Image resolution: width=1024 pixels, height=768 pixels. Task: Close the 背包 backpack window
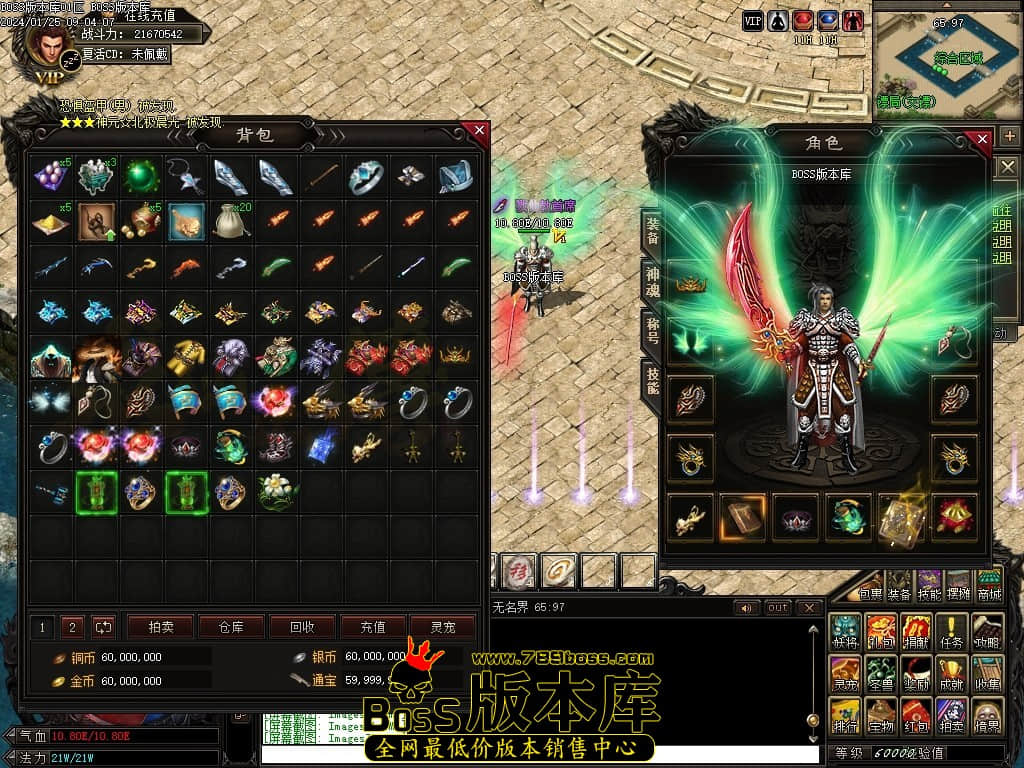click(x=479, y=131)
